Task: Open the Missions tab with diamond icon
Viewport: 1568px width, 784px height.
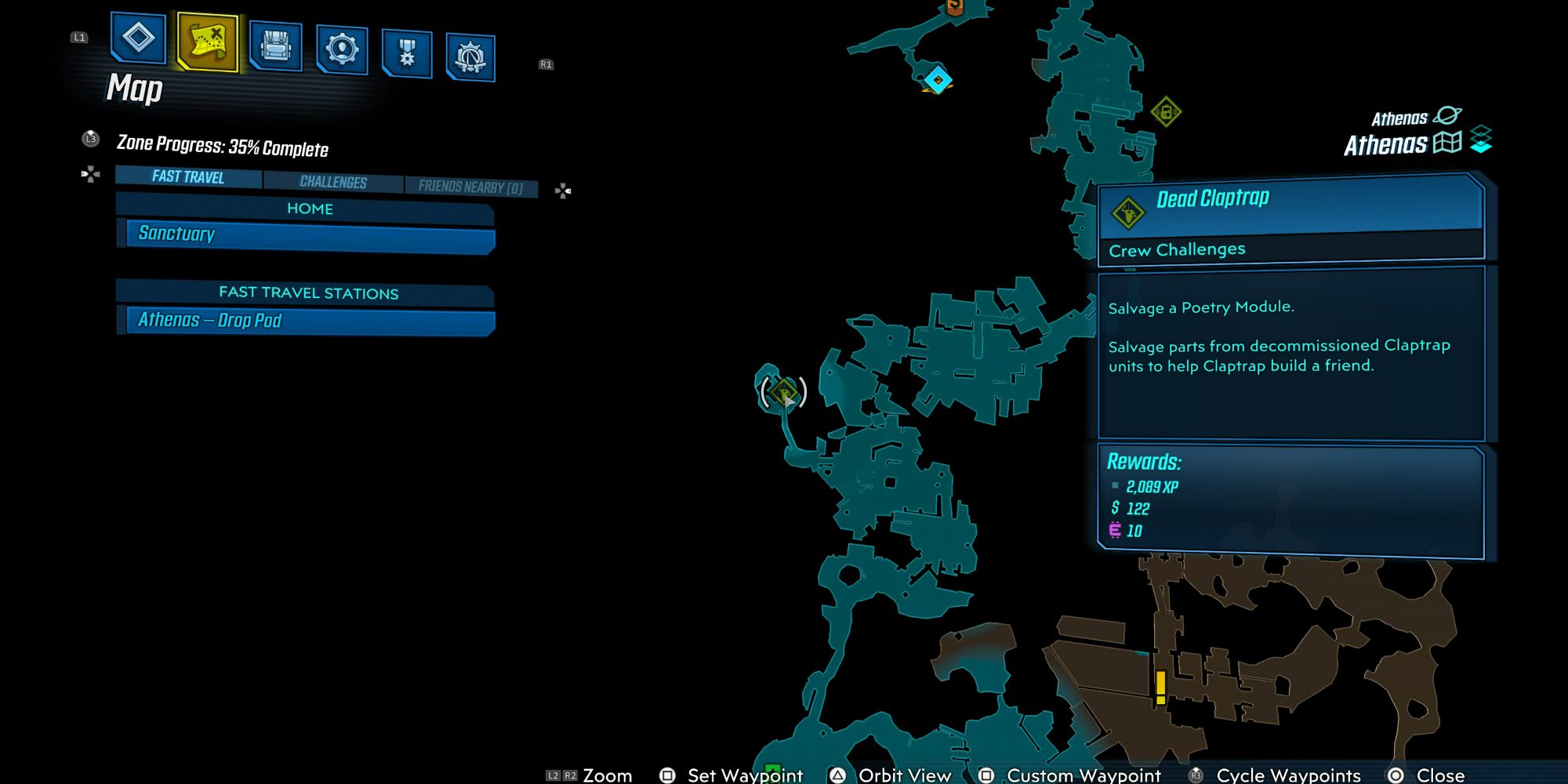Action: tap(139, 37)
